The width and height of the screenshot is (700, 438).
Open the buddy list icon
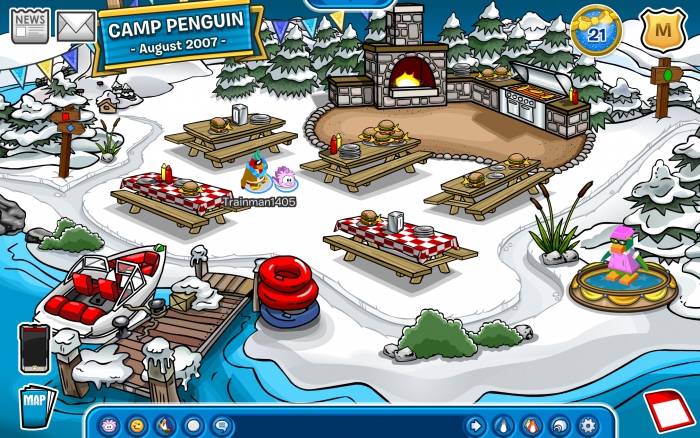click(531, 424)
